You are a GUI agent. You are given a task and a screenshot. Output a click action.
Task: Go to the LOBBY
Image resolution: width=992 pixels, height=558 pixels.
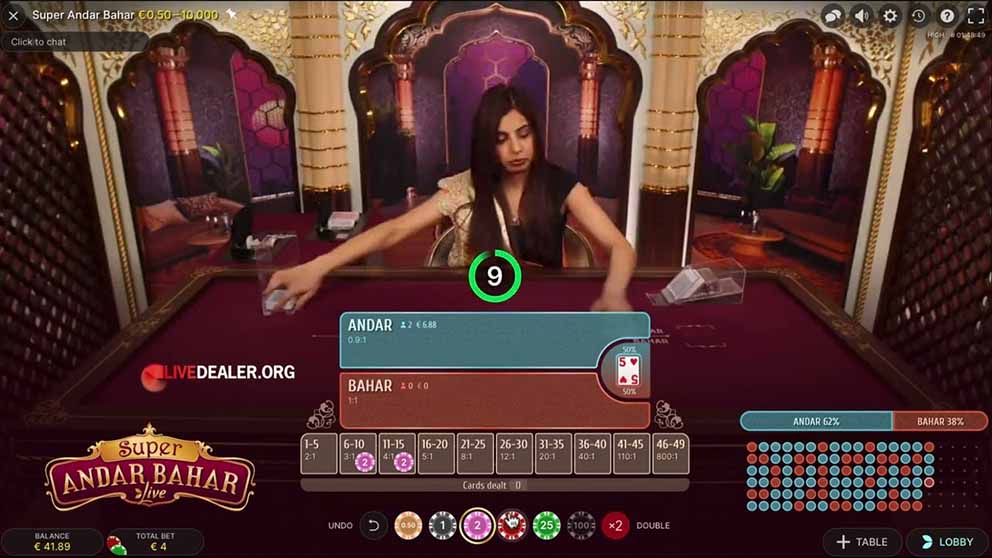pos(947,541)
